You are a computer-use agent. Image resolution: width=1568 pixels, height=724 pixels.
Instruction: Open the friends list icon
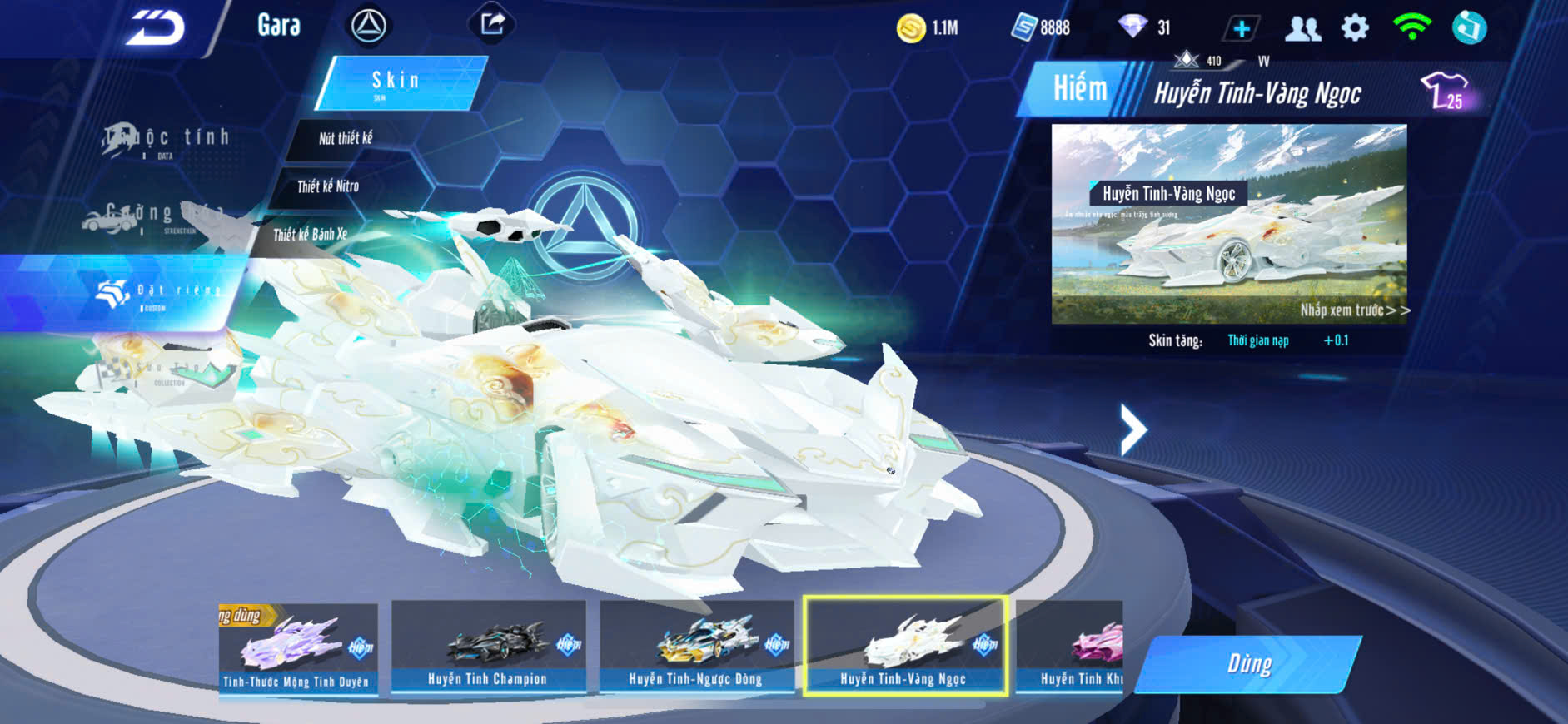[1302, 29]
